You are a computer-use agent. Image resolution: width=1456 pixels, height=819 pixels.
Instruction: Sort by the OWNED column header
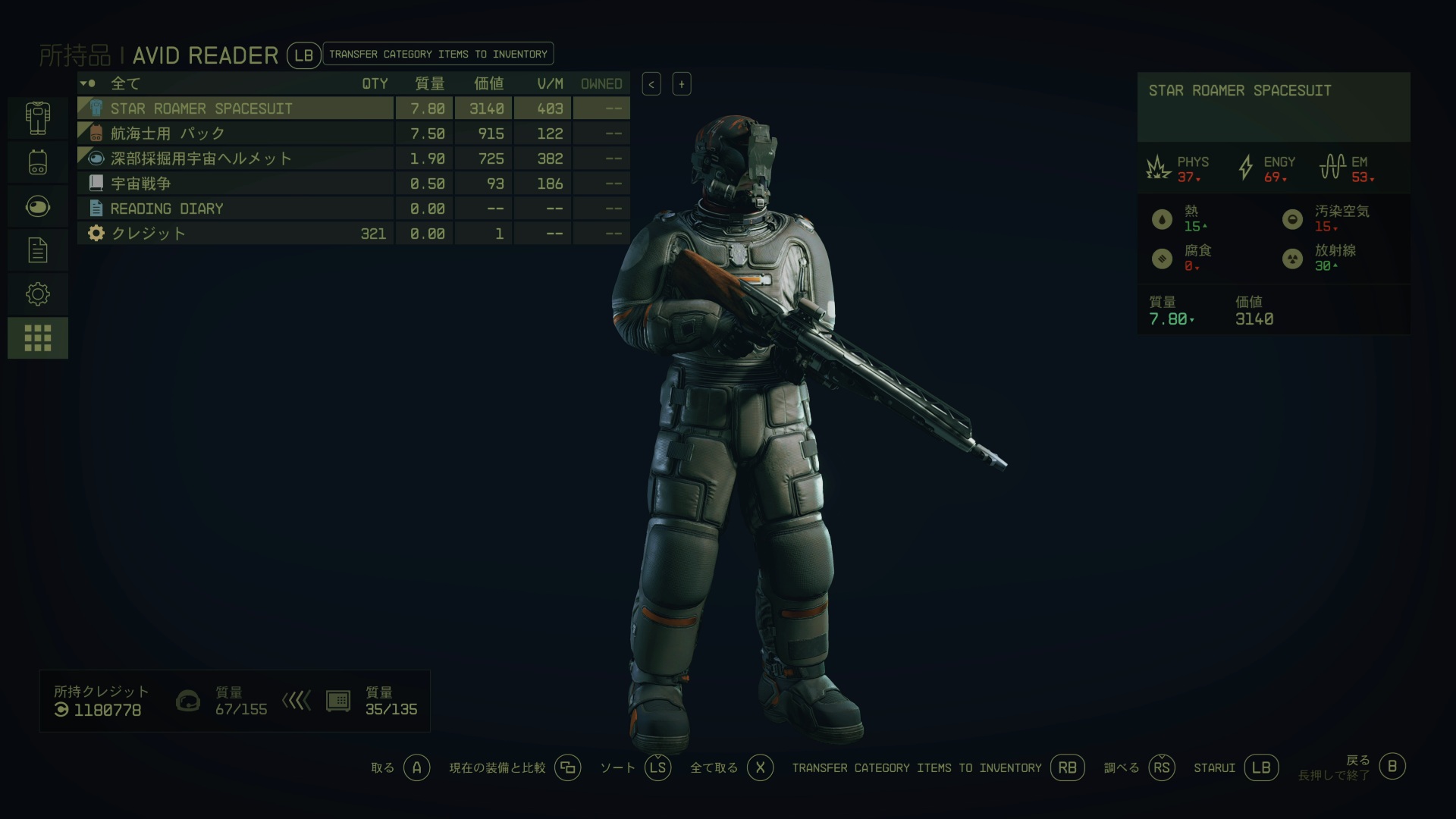pos(601,83)
